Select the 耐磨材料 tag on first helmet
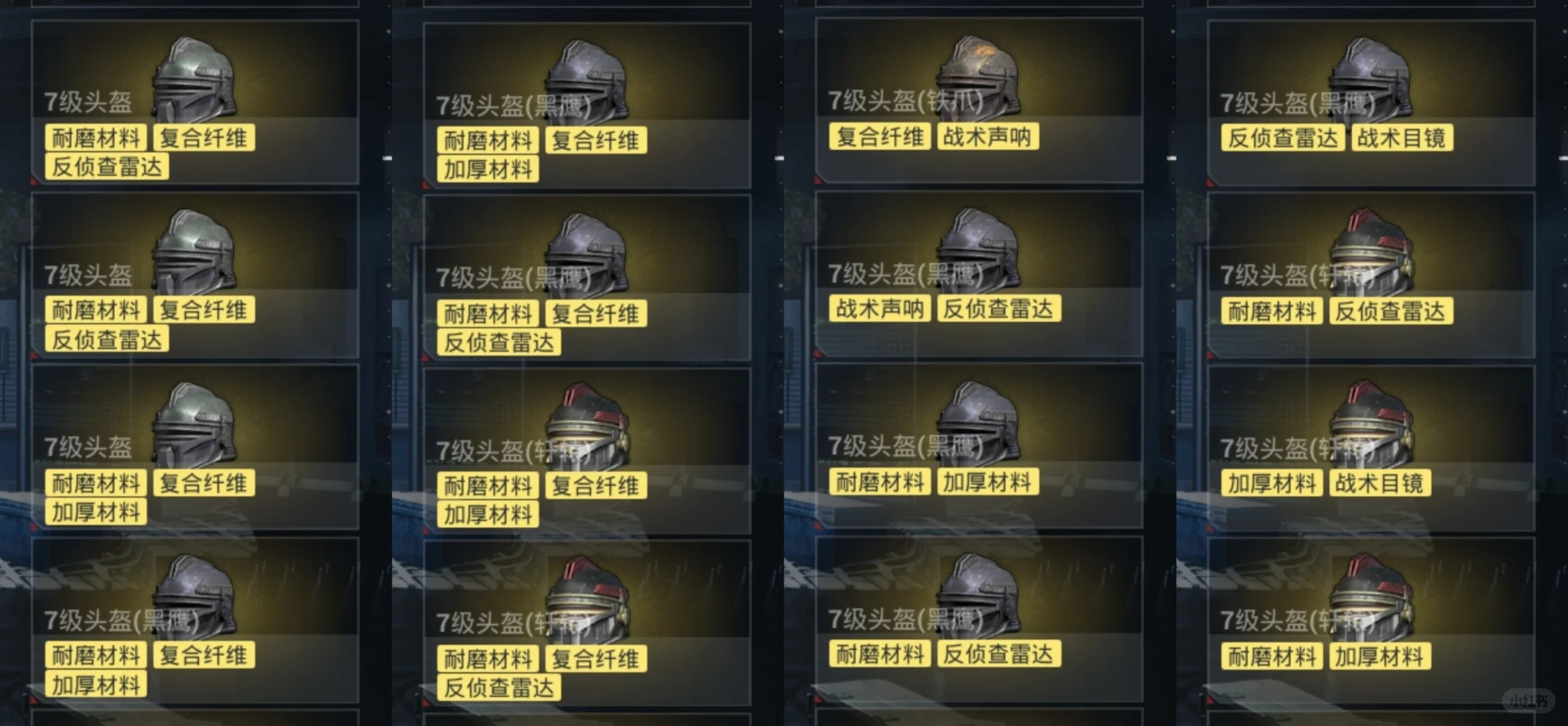This screenshot has height=726, width=1568. tap(95, 138)
